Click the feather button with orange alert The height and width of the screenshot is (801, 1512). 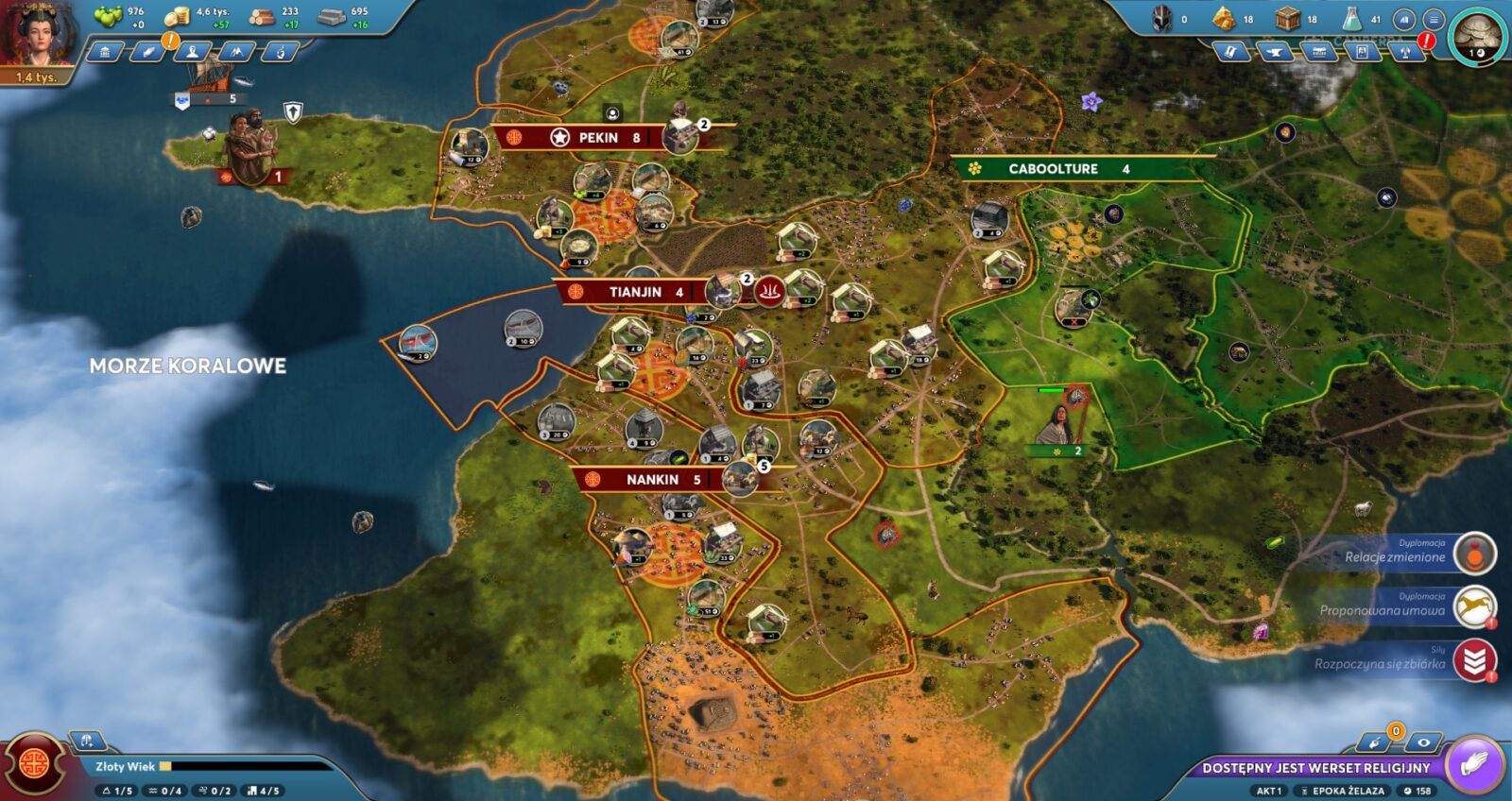[148, 52]
